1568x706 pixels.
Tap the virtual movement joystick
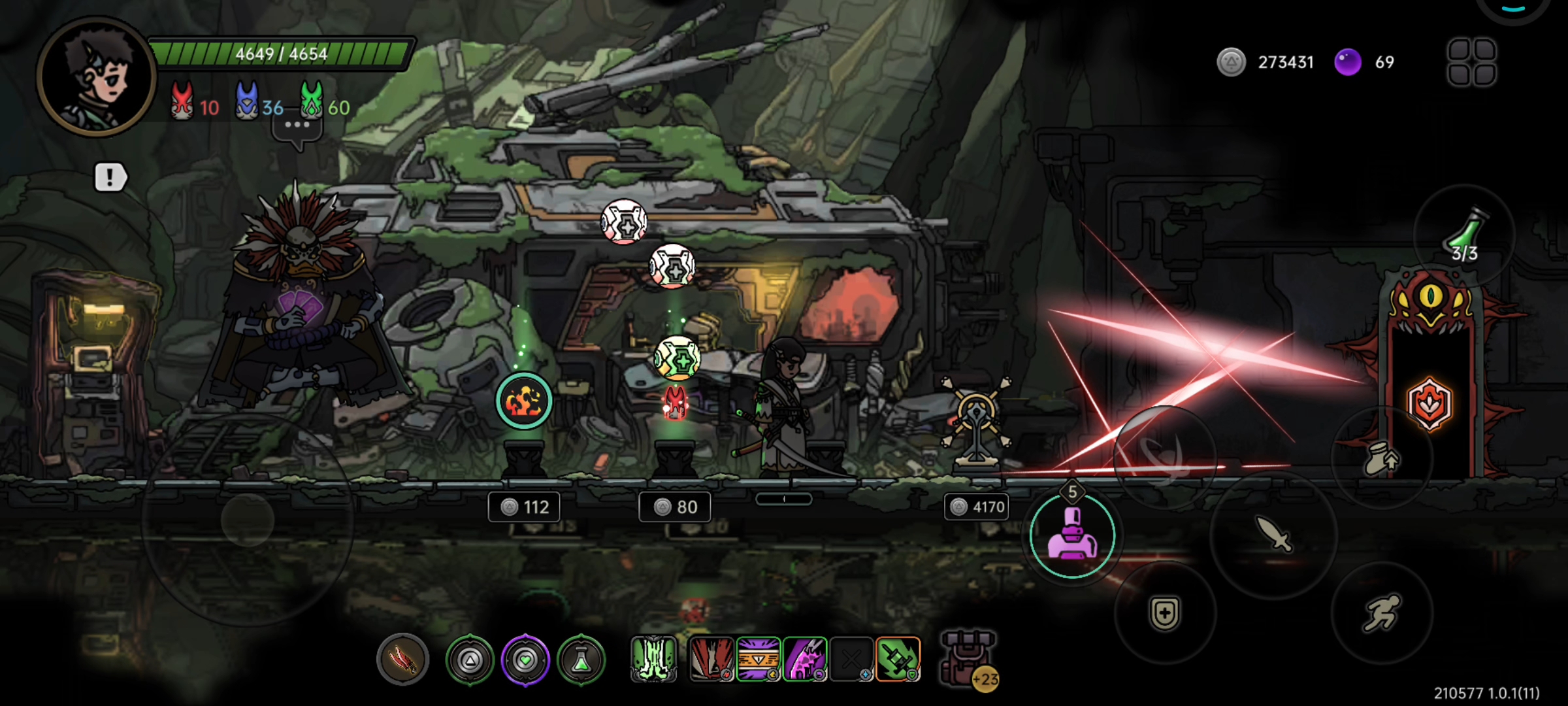pos(247,520)
